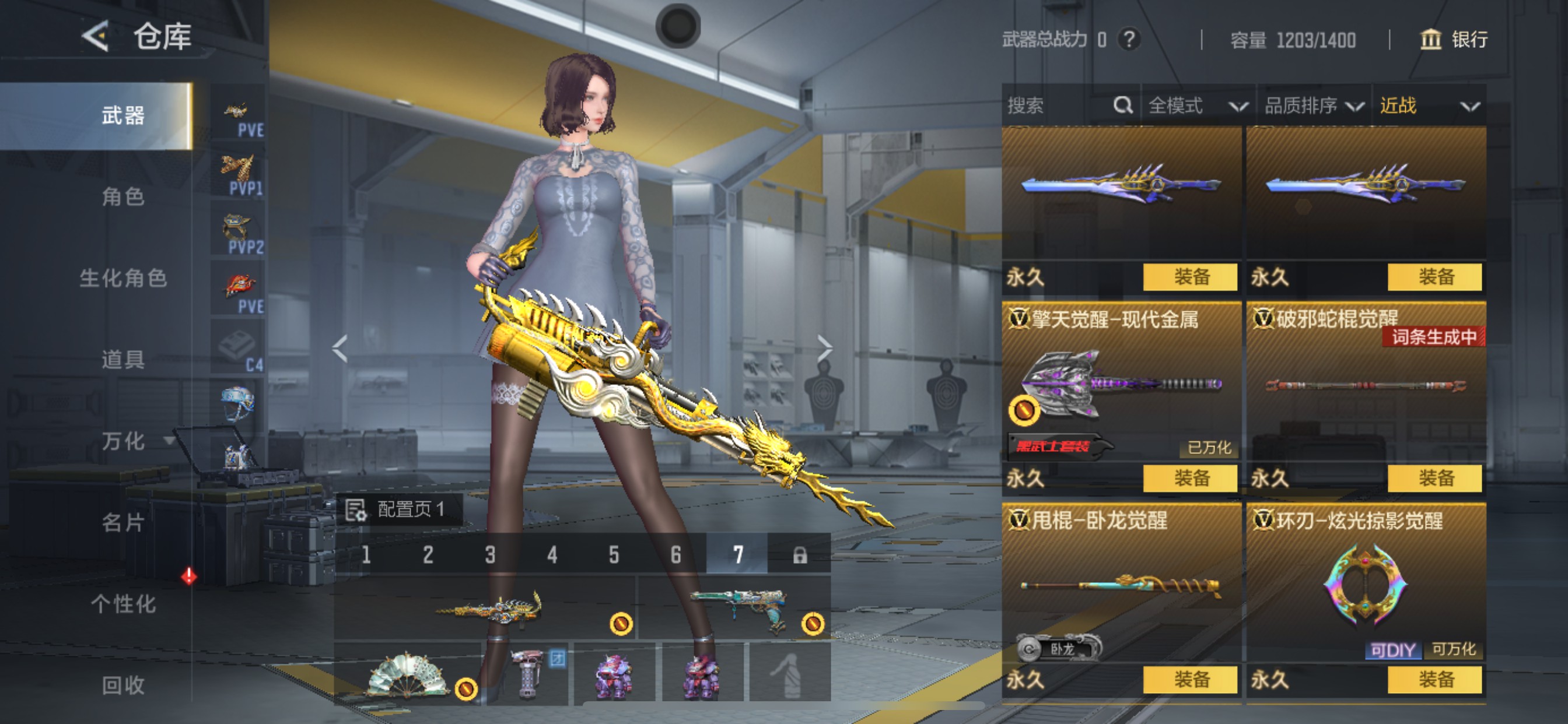Image resolution: width=1568 pixels, height=724 pixels.
Task: Select the 道具 category
Action: tap(123, 359)
